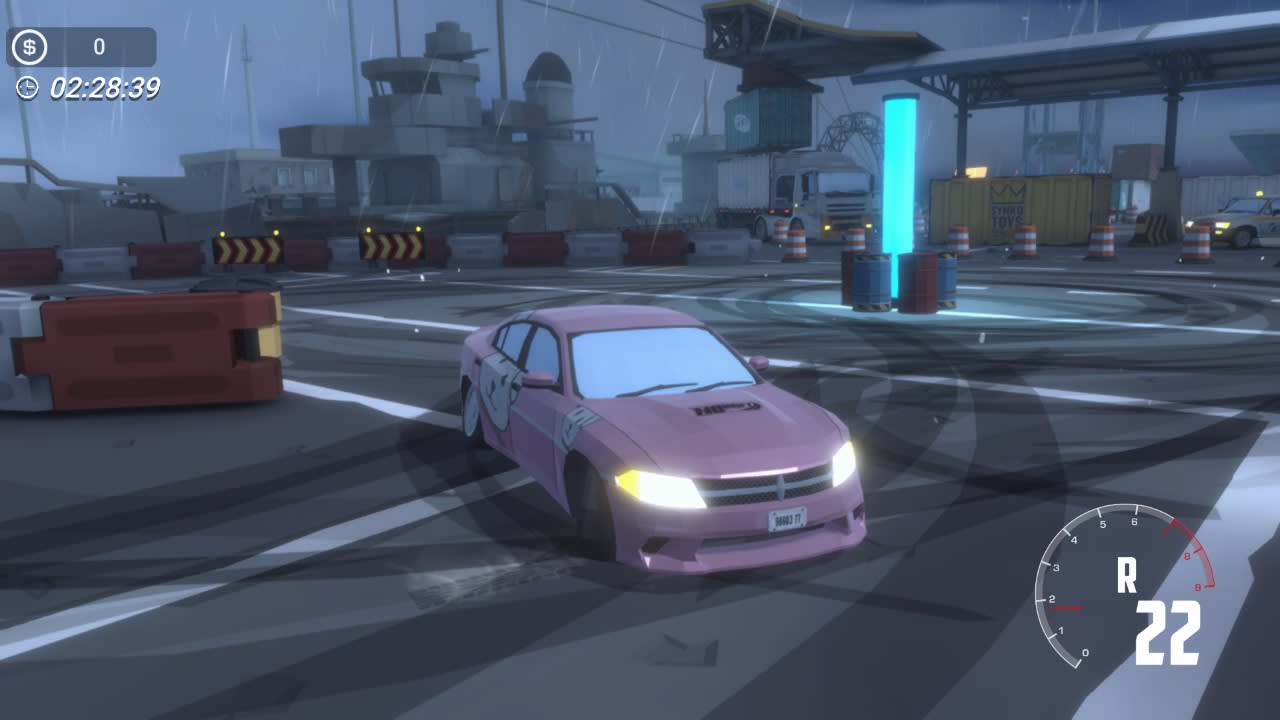Viewport: 1280px width, 720px height.
Task: Click the clock icon beside the timer
Action: coord(25,87)
